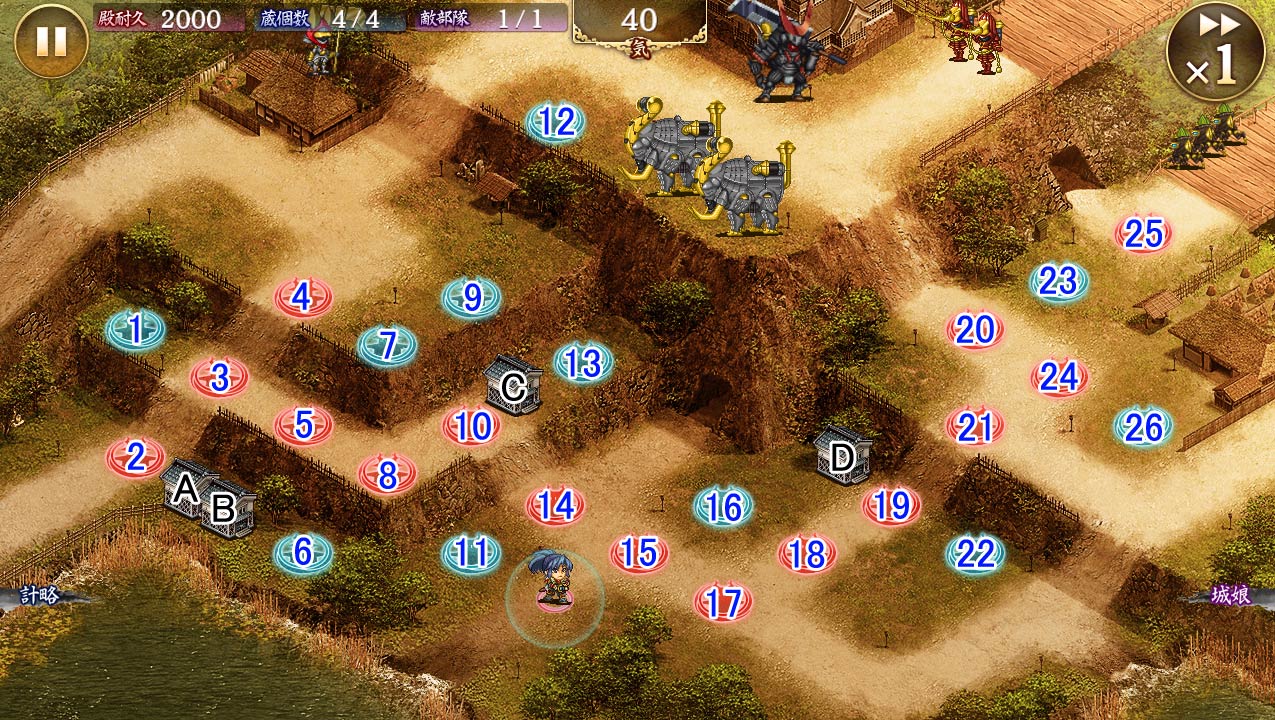Choose red deployment tile 20

click(975, 330)
